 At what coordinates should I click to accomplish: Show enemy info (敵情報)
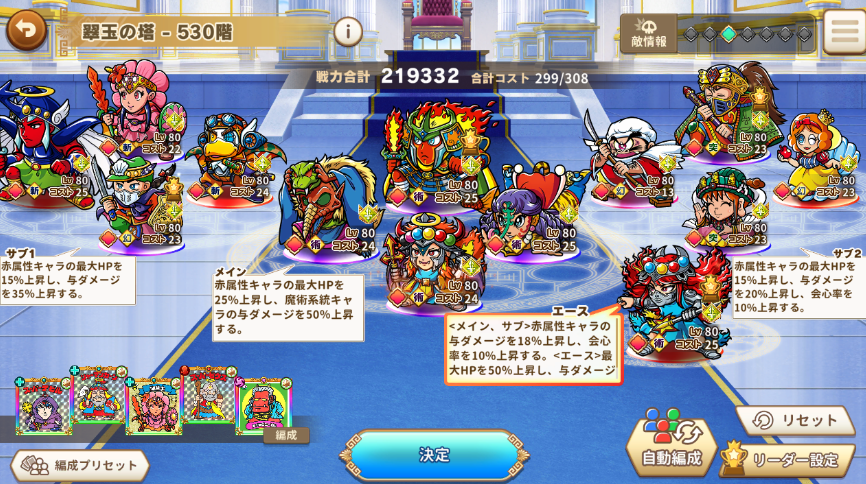click(x=649, y=33)
